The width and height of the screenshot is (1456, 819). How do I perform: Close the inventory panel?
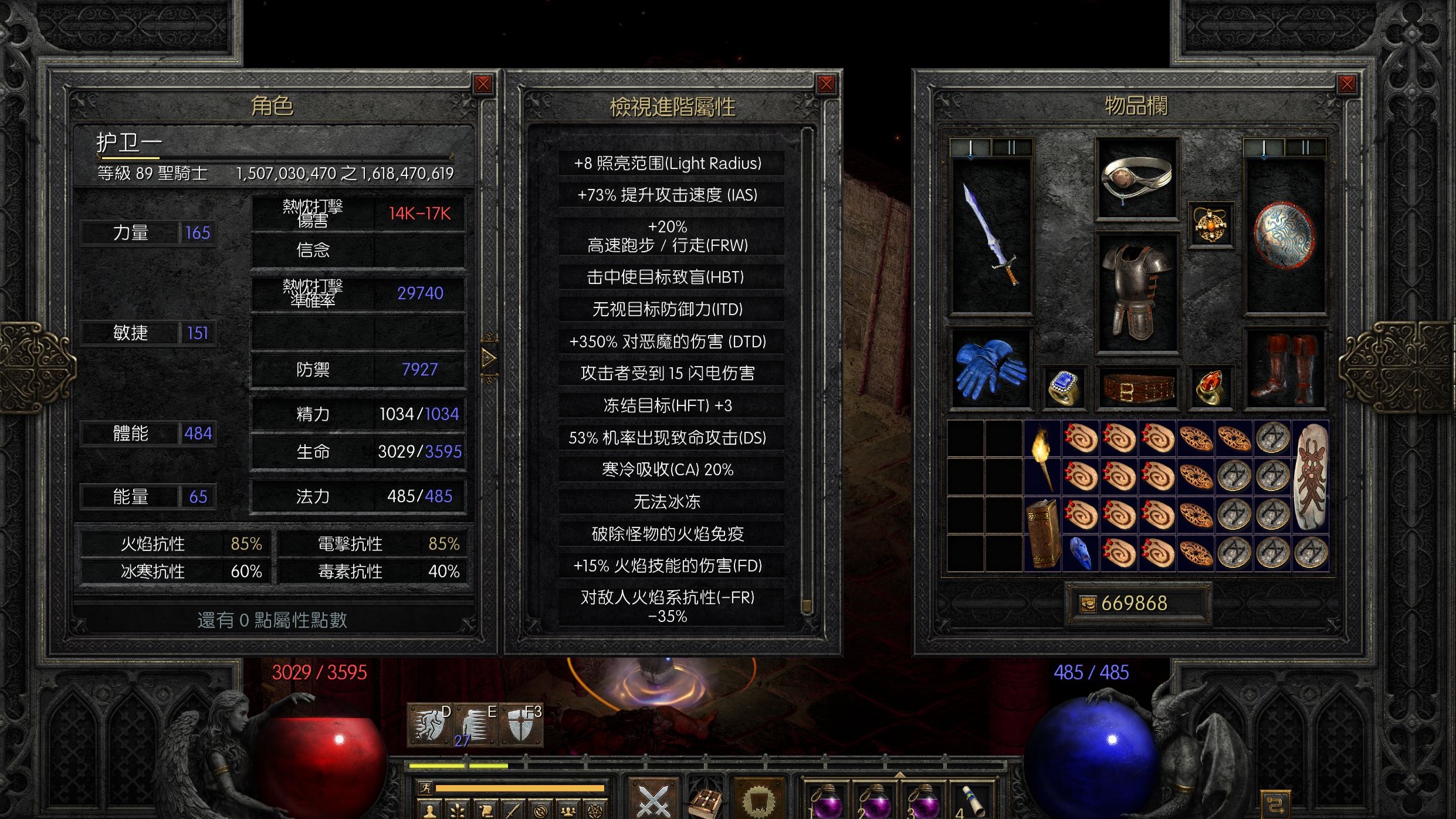click(x=1347, y=84)
